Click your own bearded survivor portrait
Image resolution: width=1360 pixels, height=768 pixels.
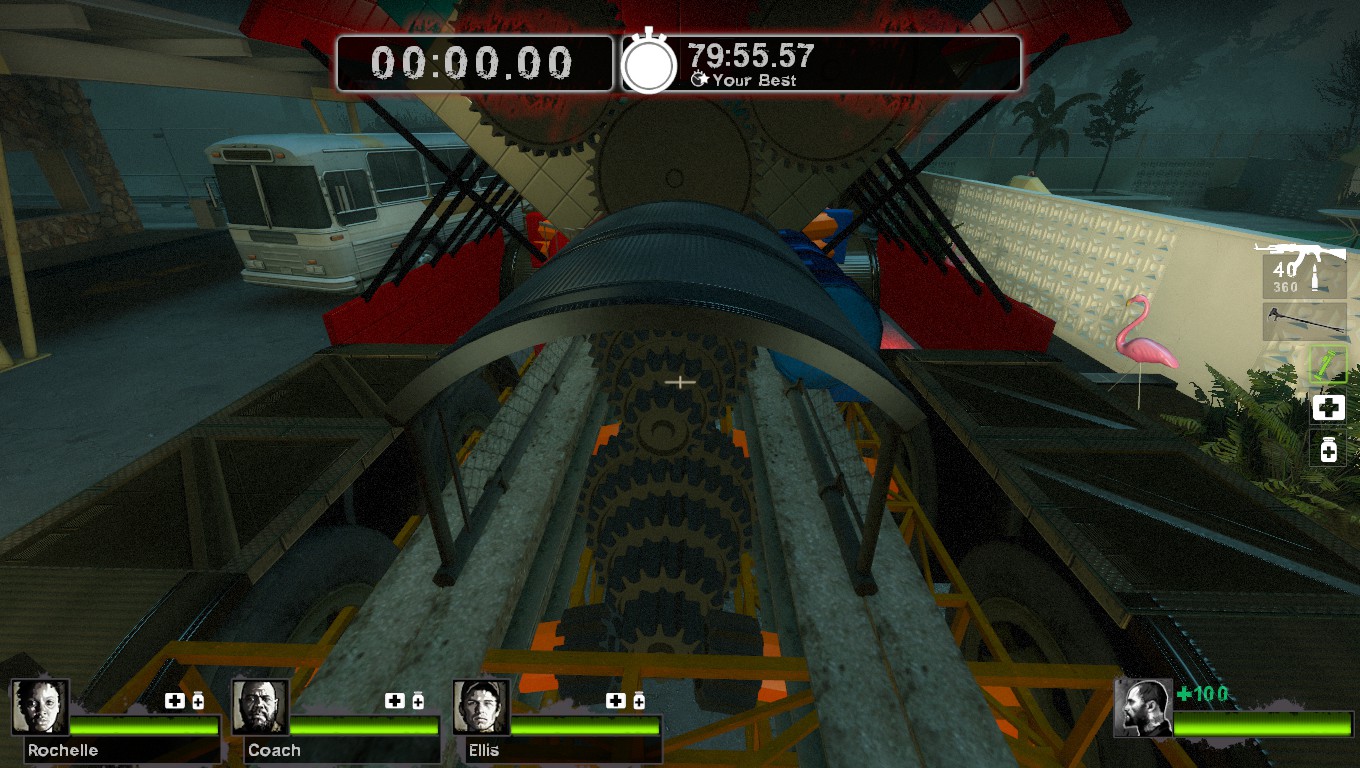coord(1143,707)
